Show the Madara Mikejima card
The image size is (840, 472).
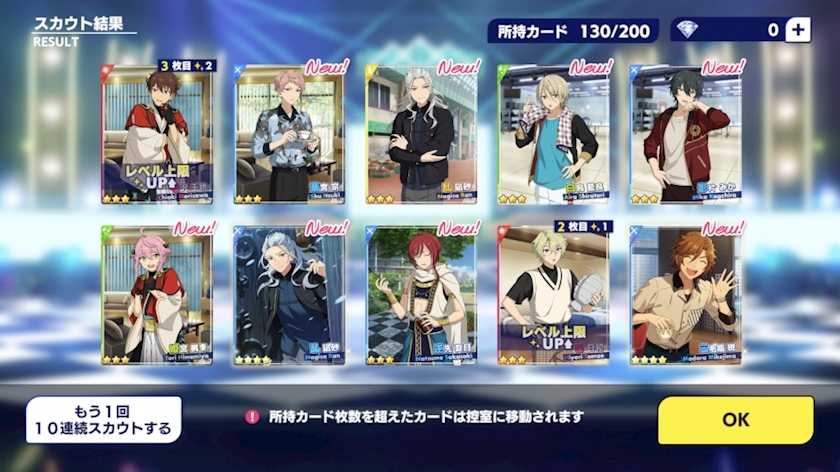click(686, 294)
